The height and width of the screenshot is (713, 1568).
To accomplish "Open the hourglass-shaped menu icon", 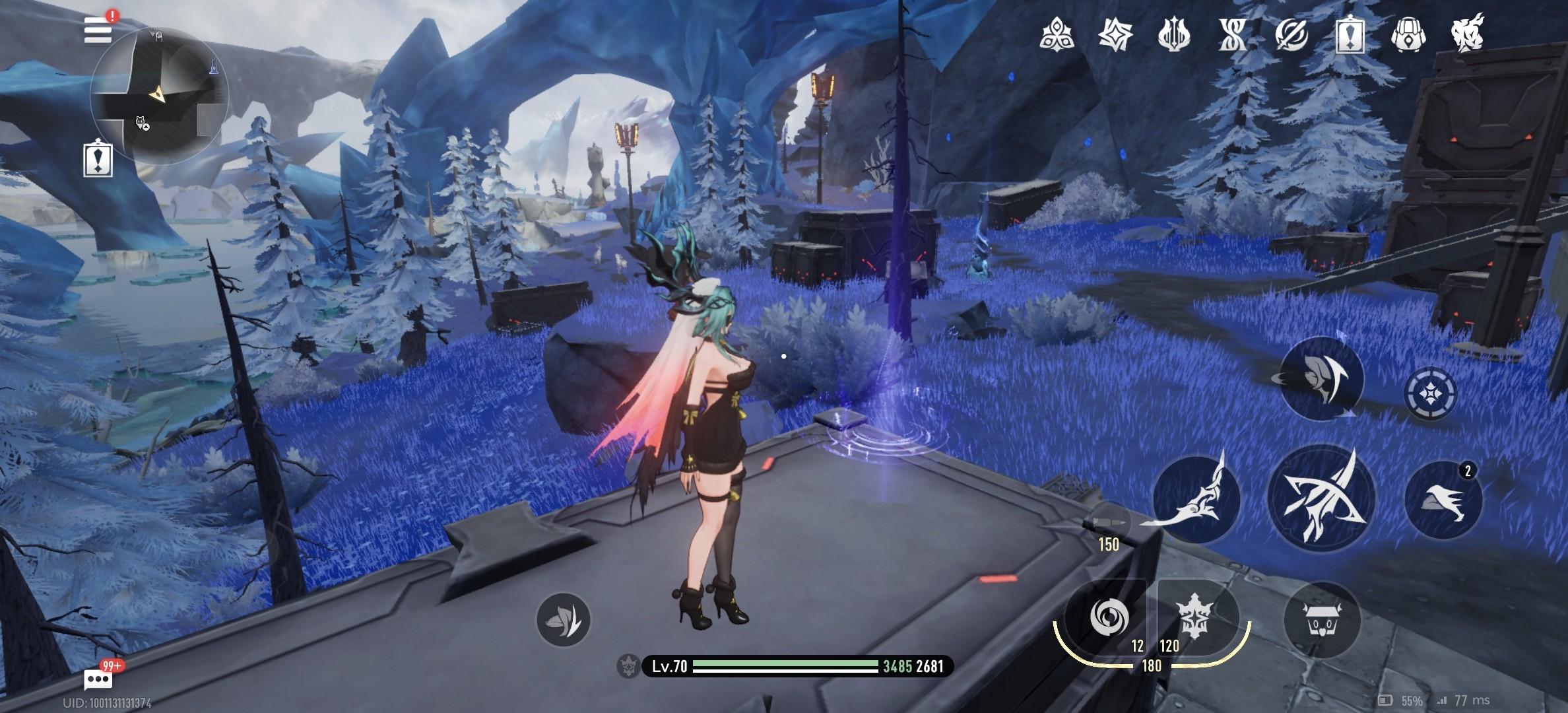I will coord(1232,34).
